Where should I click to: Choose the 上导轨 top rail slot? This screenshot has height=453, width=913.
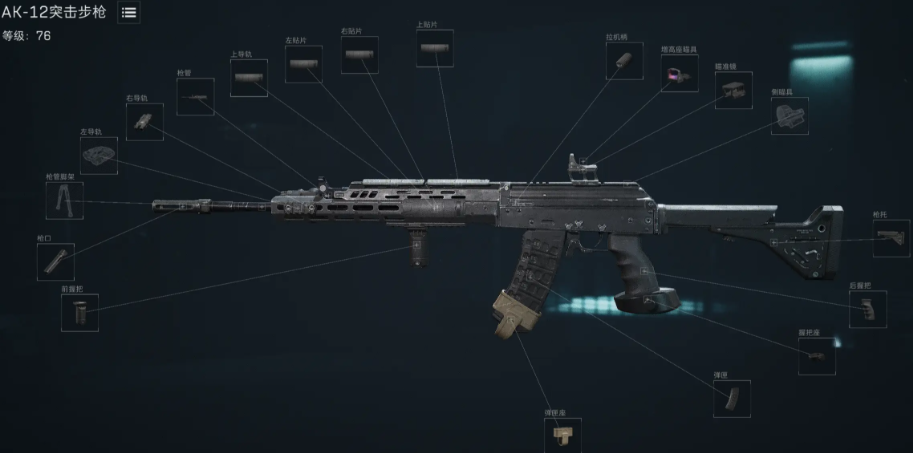248,78
